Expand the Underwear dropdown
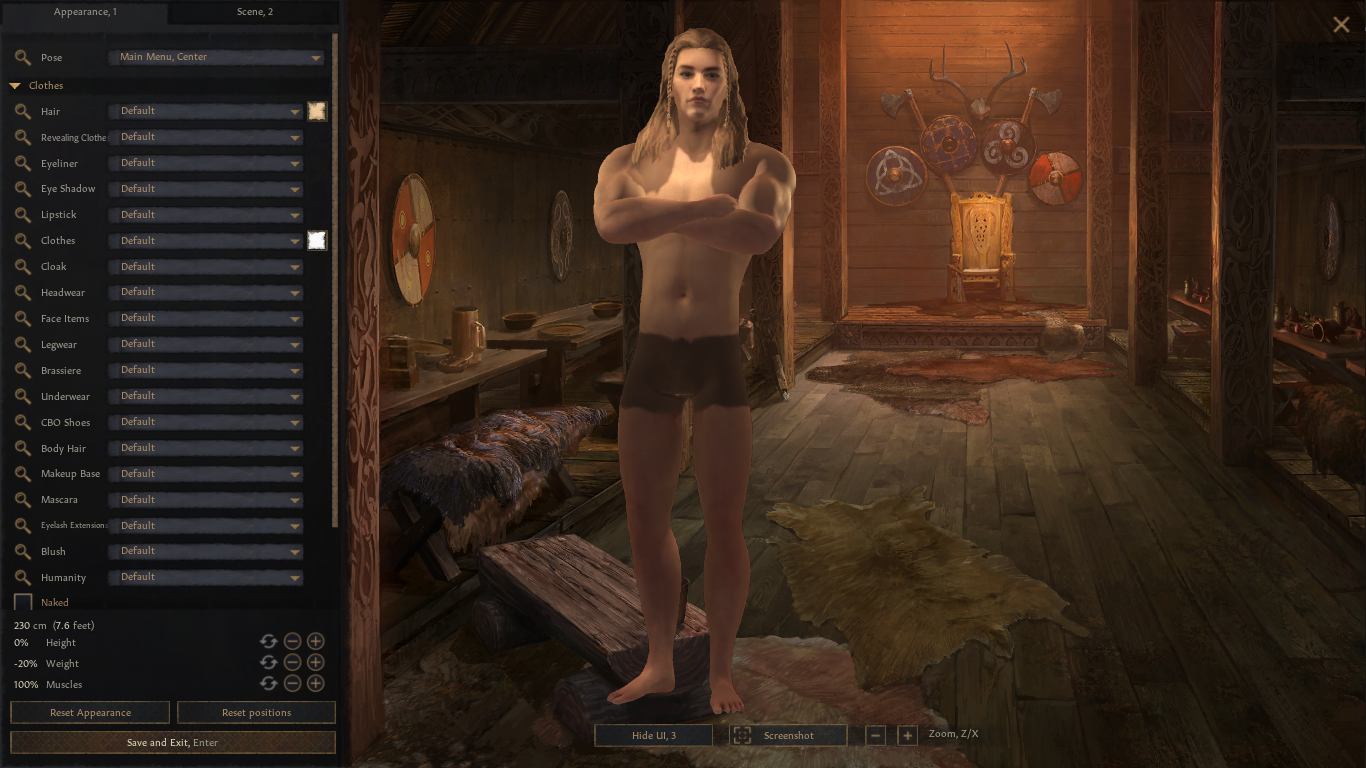Viewport: 1366px width, 768px height. (x=205, y=396)
